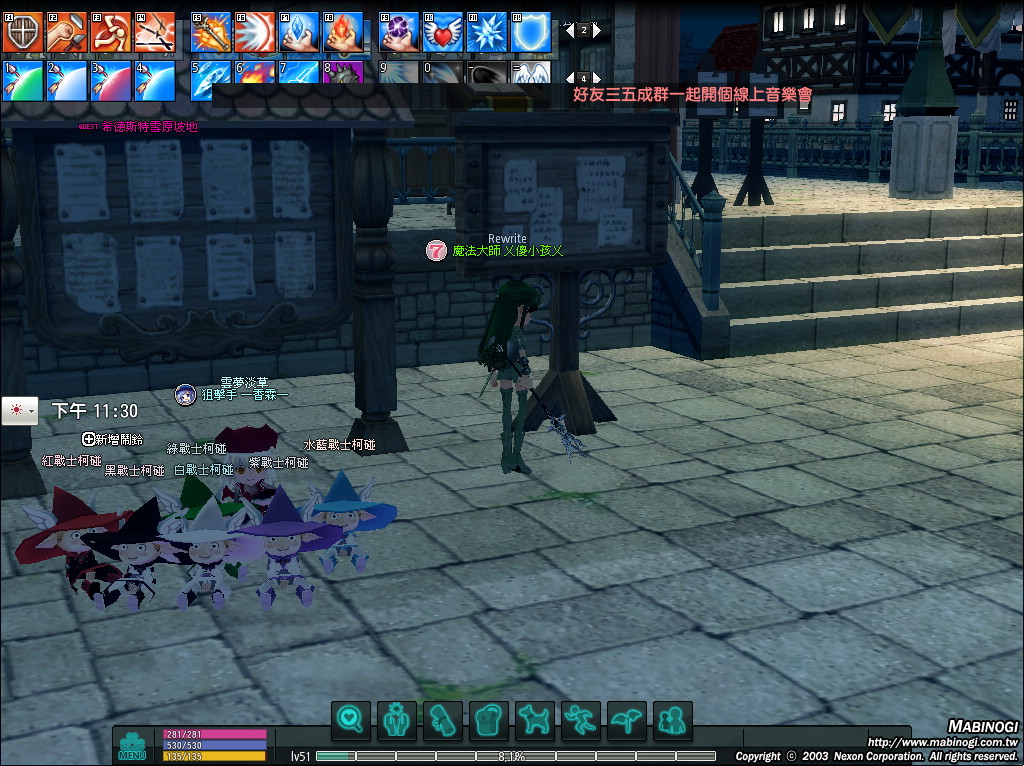This screenshot has height=766, width=1024.
Task: Activate the hammer smash skill
Action: pos(66,32)
